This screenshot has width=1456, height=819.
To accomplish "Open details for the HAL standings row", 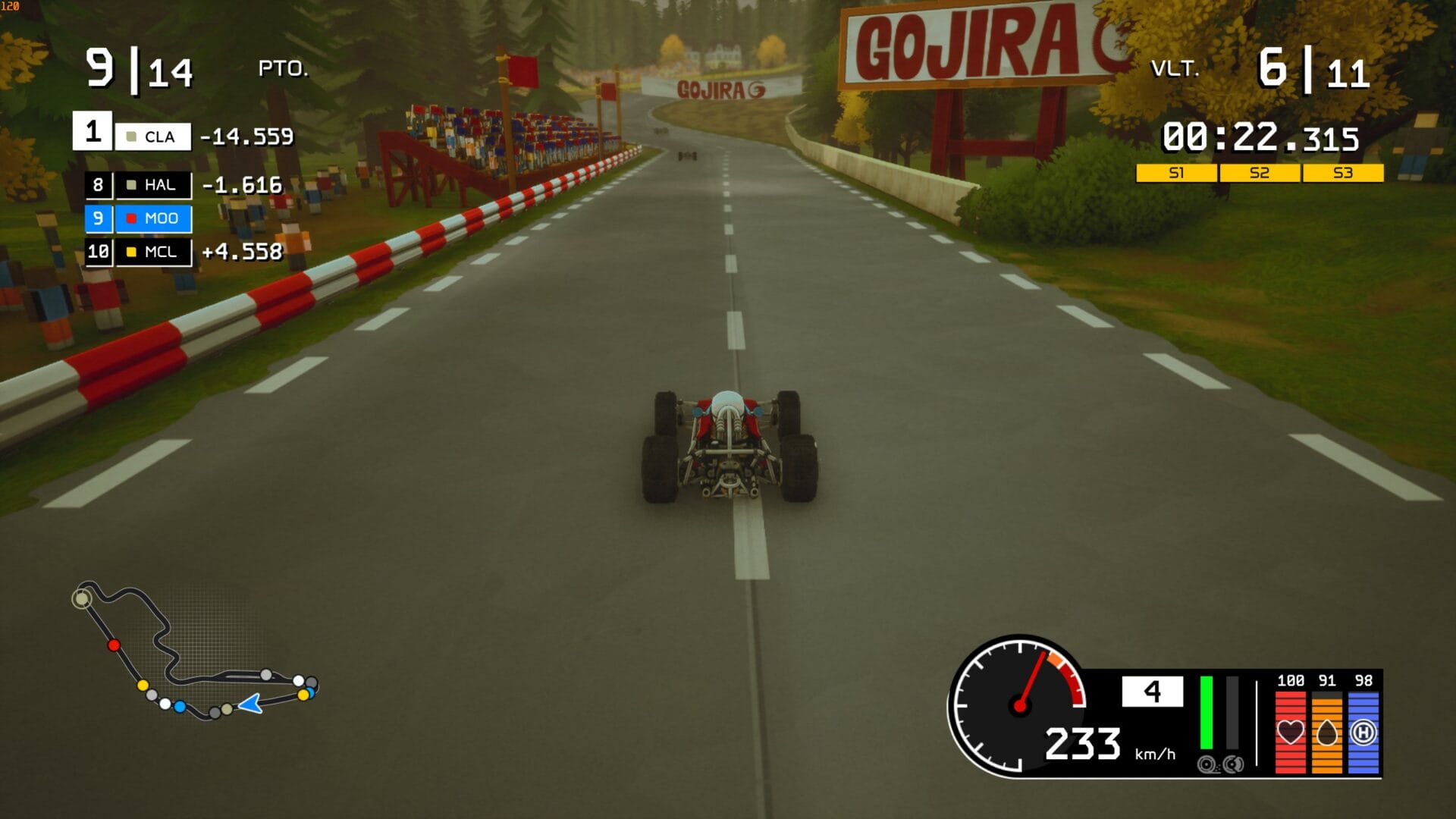I will (152, 184).
